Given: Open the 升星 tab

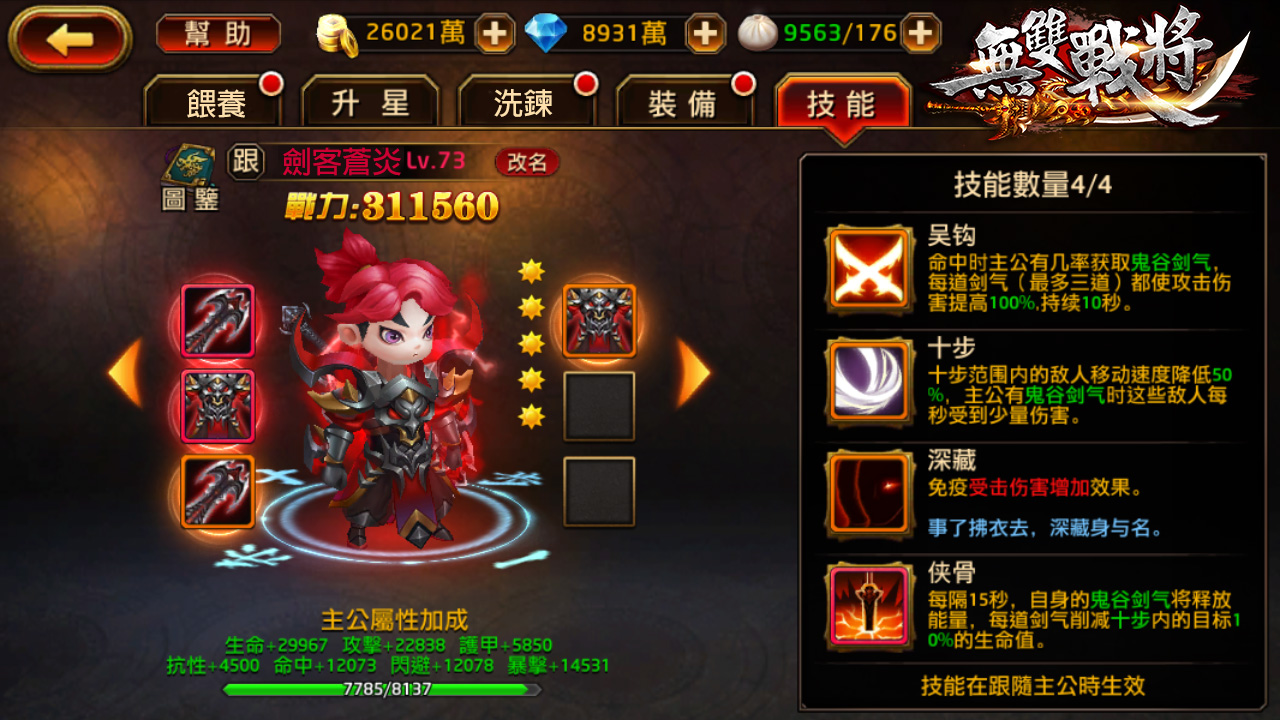Looking at the screenshot, I should pos(371,101).
